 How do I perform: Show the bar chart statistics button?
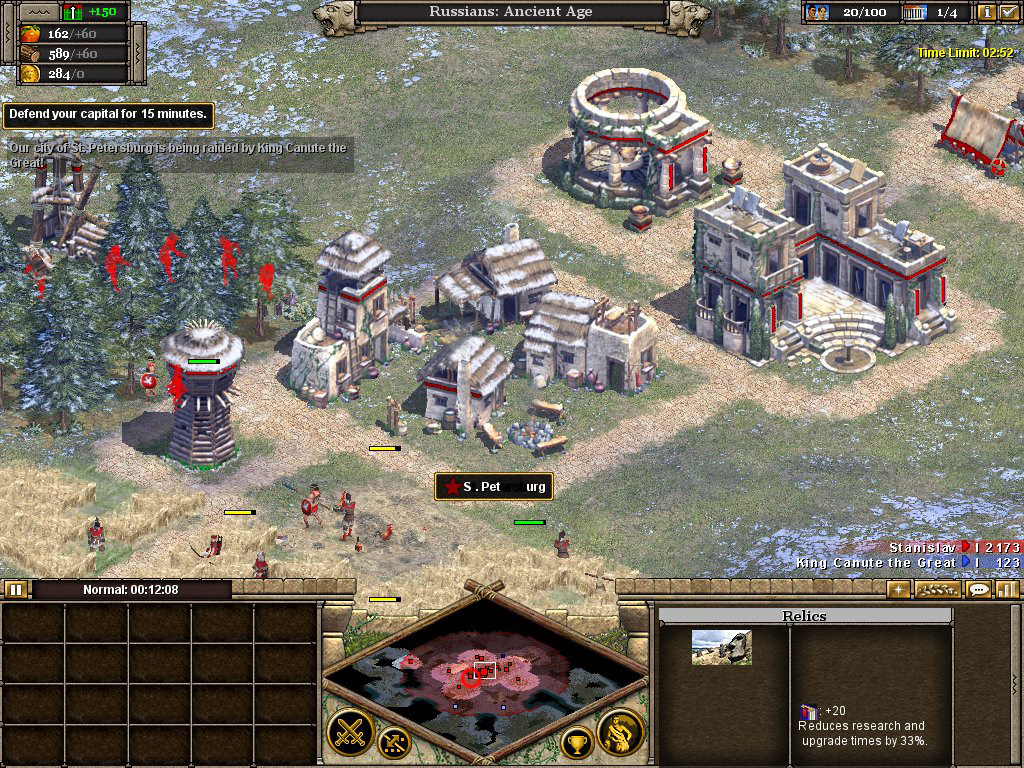point(1006,589)
